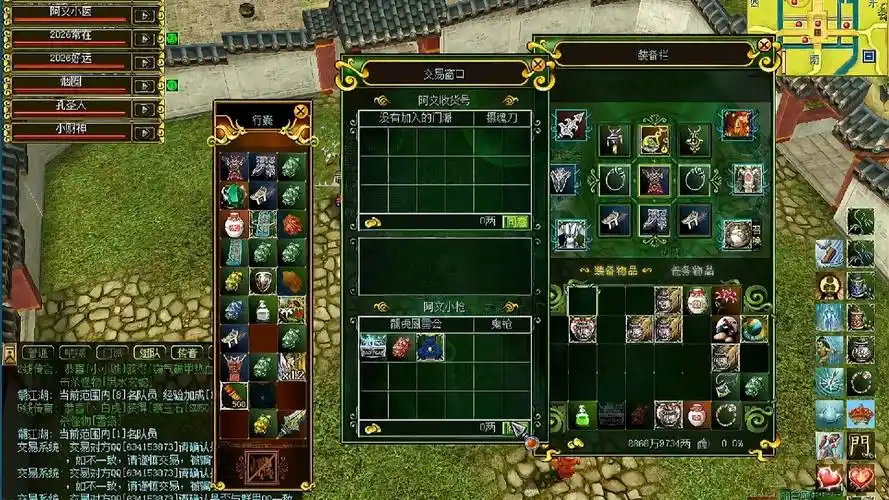This screenshot has width=889, height=500.
Task: Close the 行囊 bag window
Action: 301,112
